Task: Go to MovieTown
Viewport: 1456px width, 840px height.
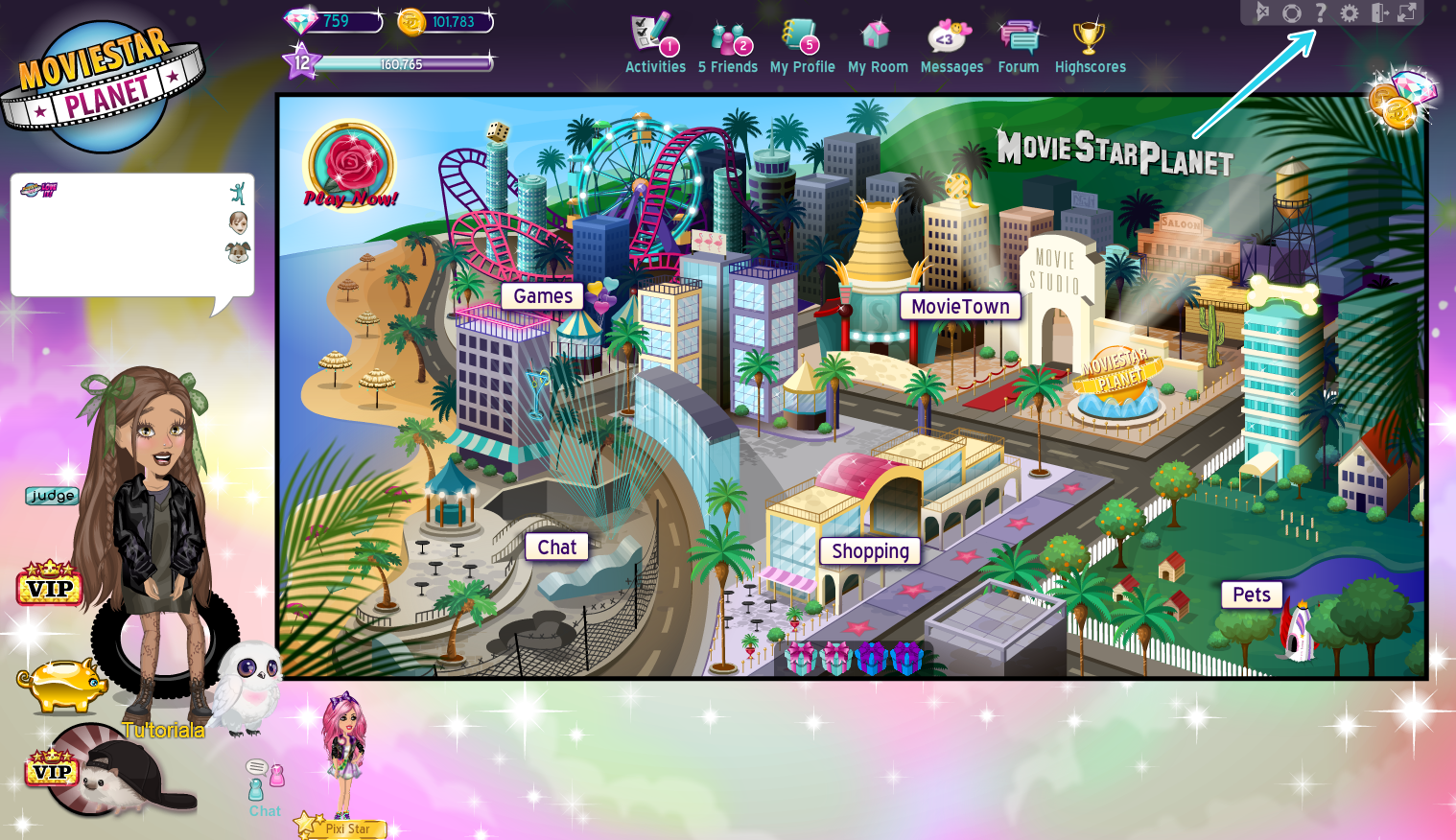Action: point(960,307)
